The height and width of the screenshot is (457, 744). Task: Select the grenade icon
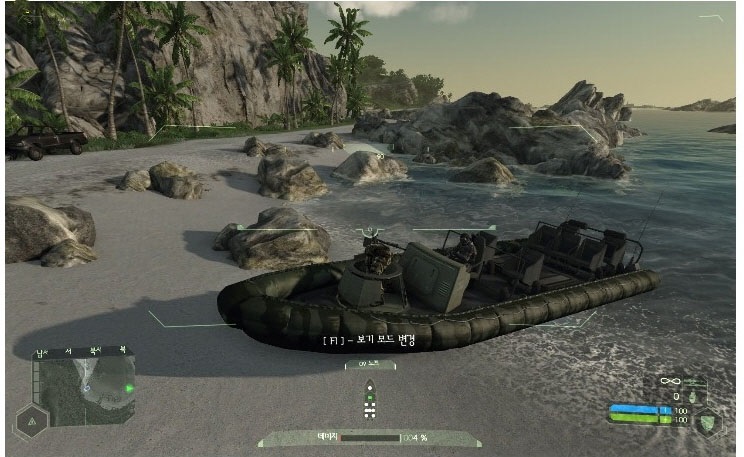(692, 397)
